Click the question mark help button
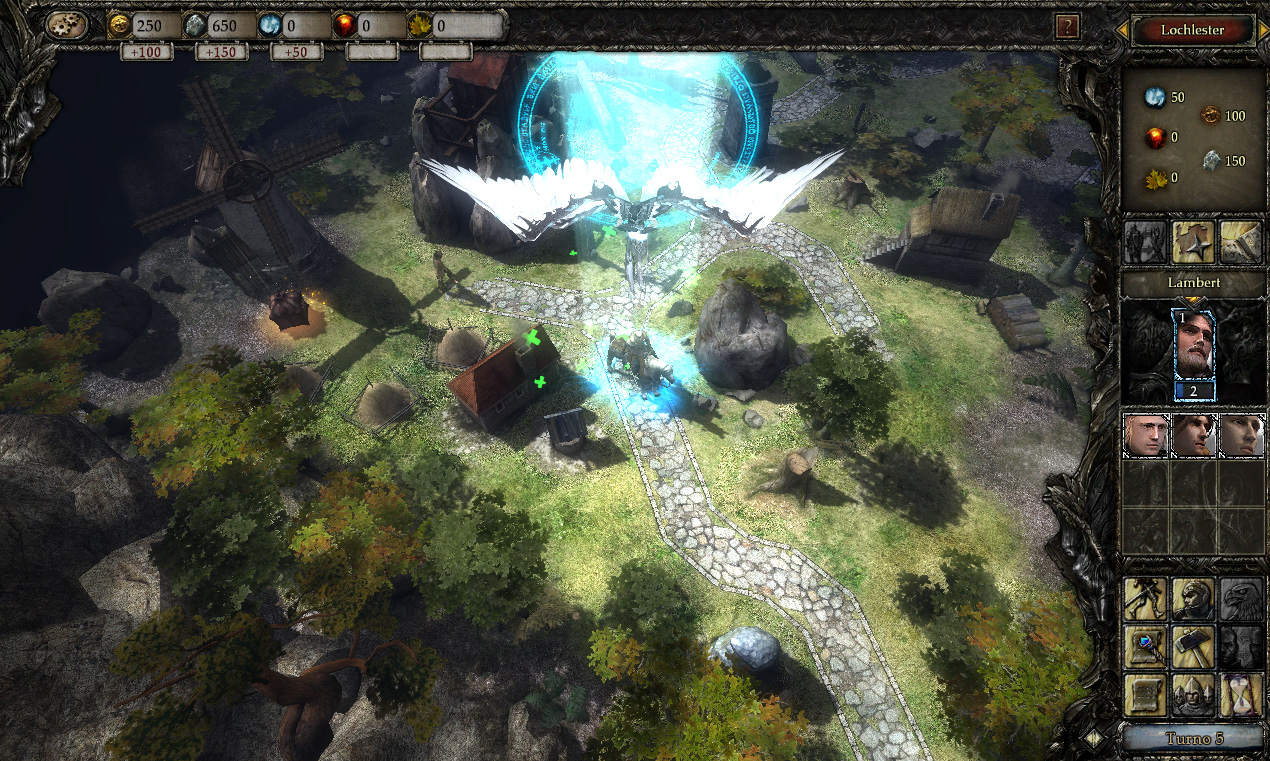 [x=1068, y=27]
